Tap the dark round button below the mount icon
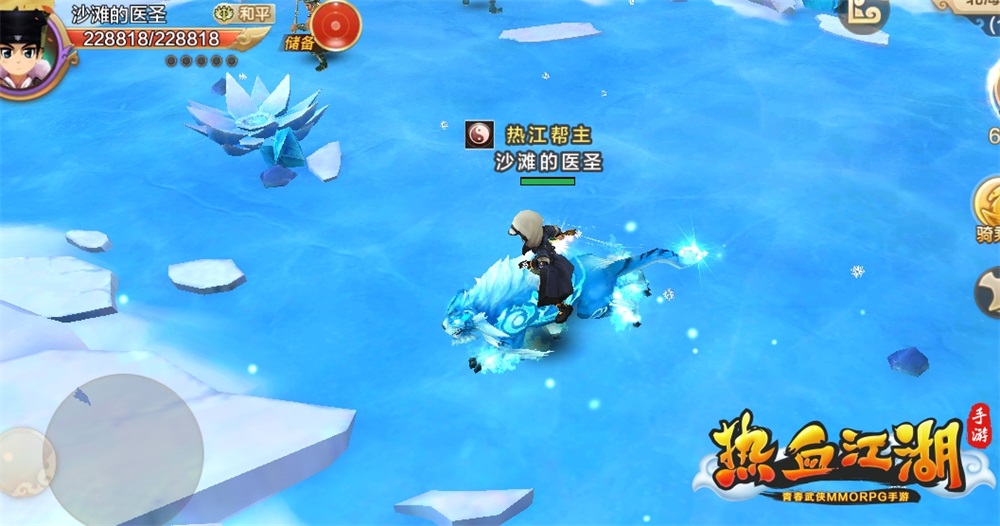 [x=988, y=292]
